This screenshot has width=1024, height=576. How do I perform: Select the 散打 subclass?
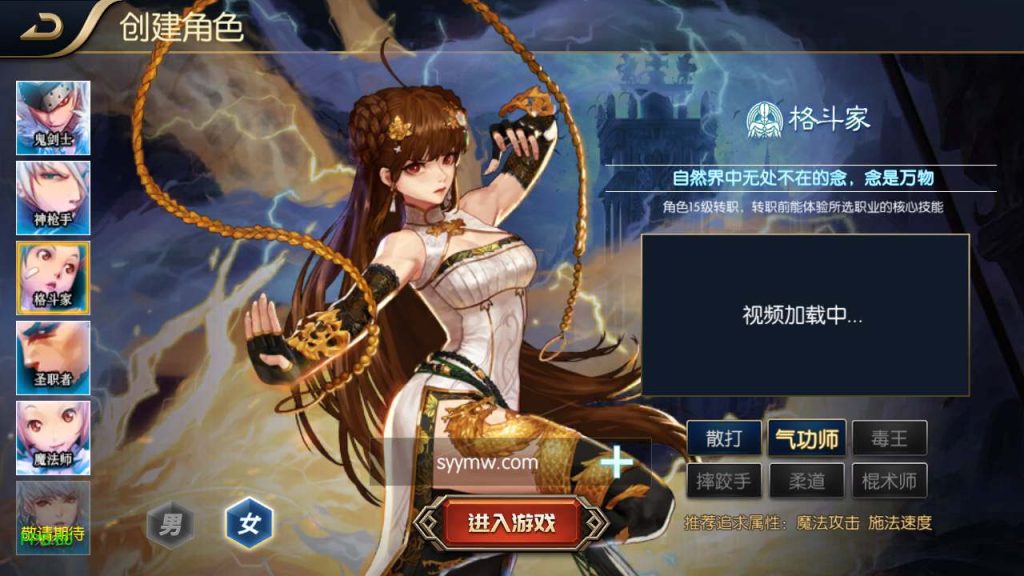tap(723, 438)
